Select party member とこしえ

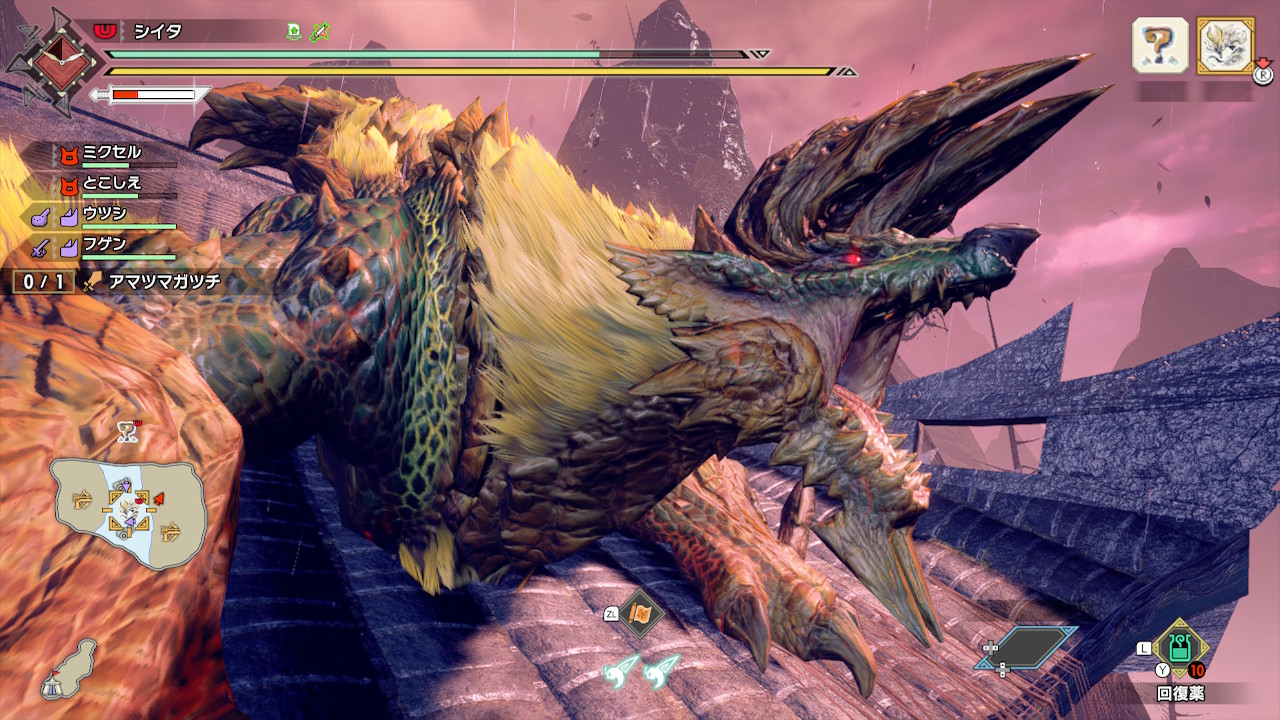[x=112, y=183]
